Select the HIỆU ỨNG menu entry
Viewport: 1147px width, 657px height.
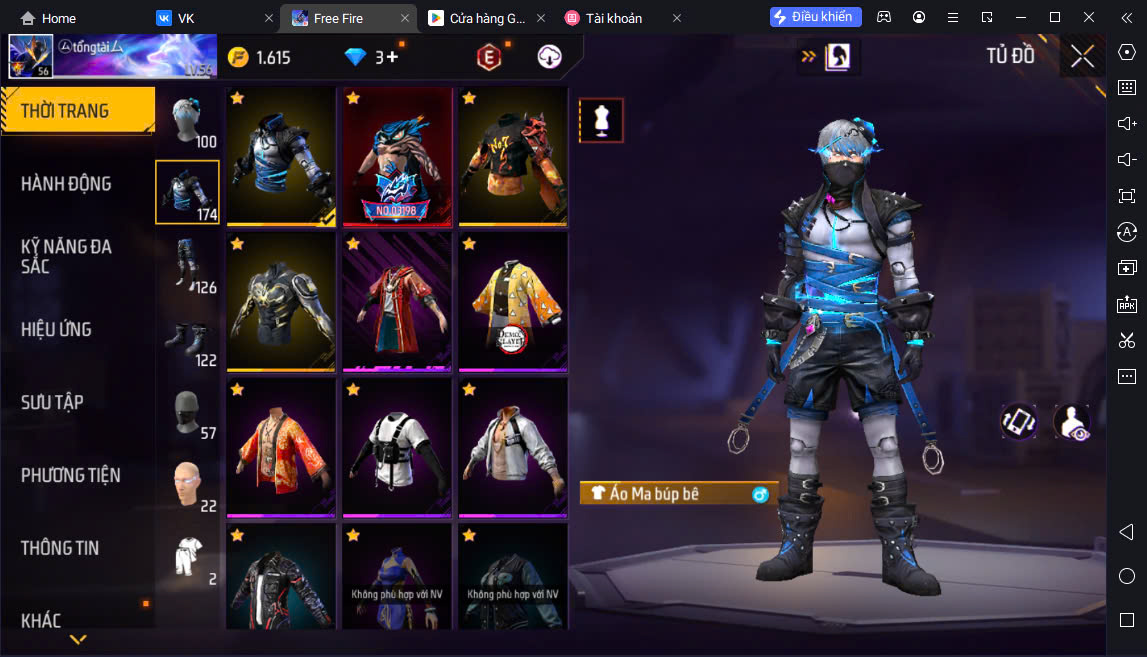click(x=56, y=329)
